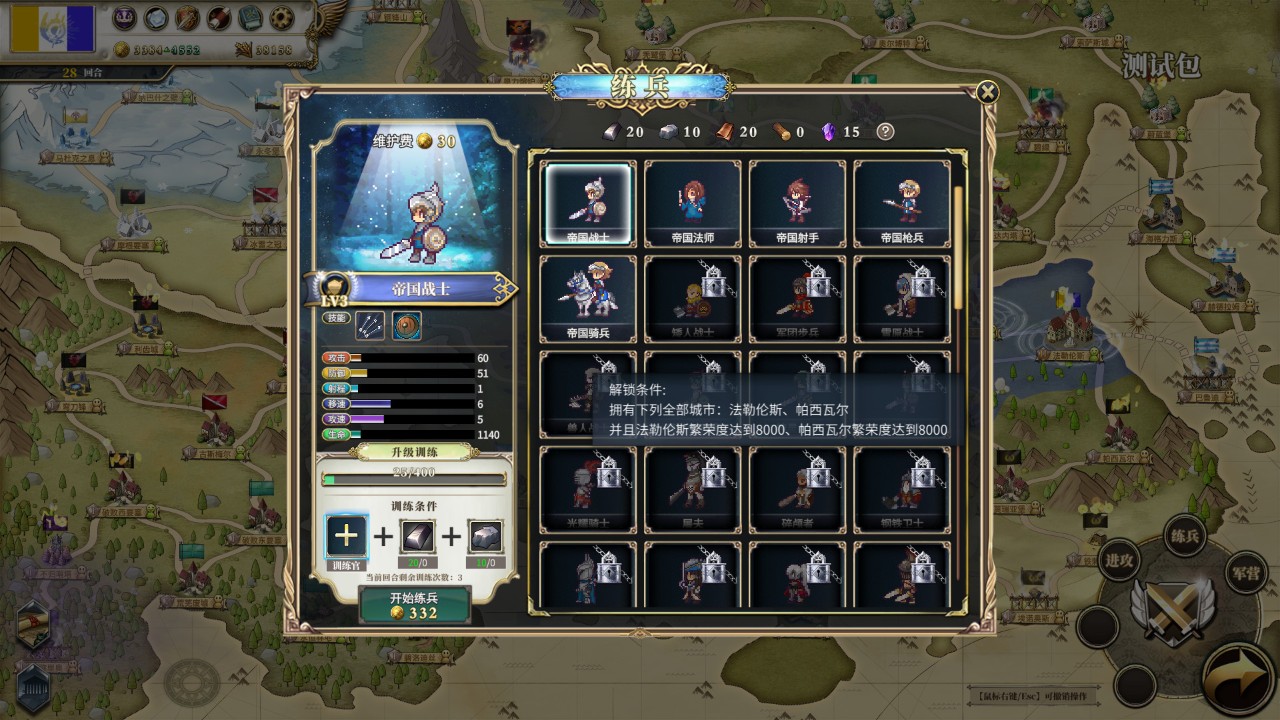Open the 军营 barracks command
The width and height of the screenshot is (1280, 720).
pos(1248,572)
